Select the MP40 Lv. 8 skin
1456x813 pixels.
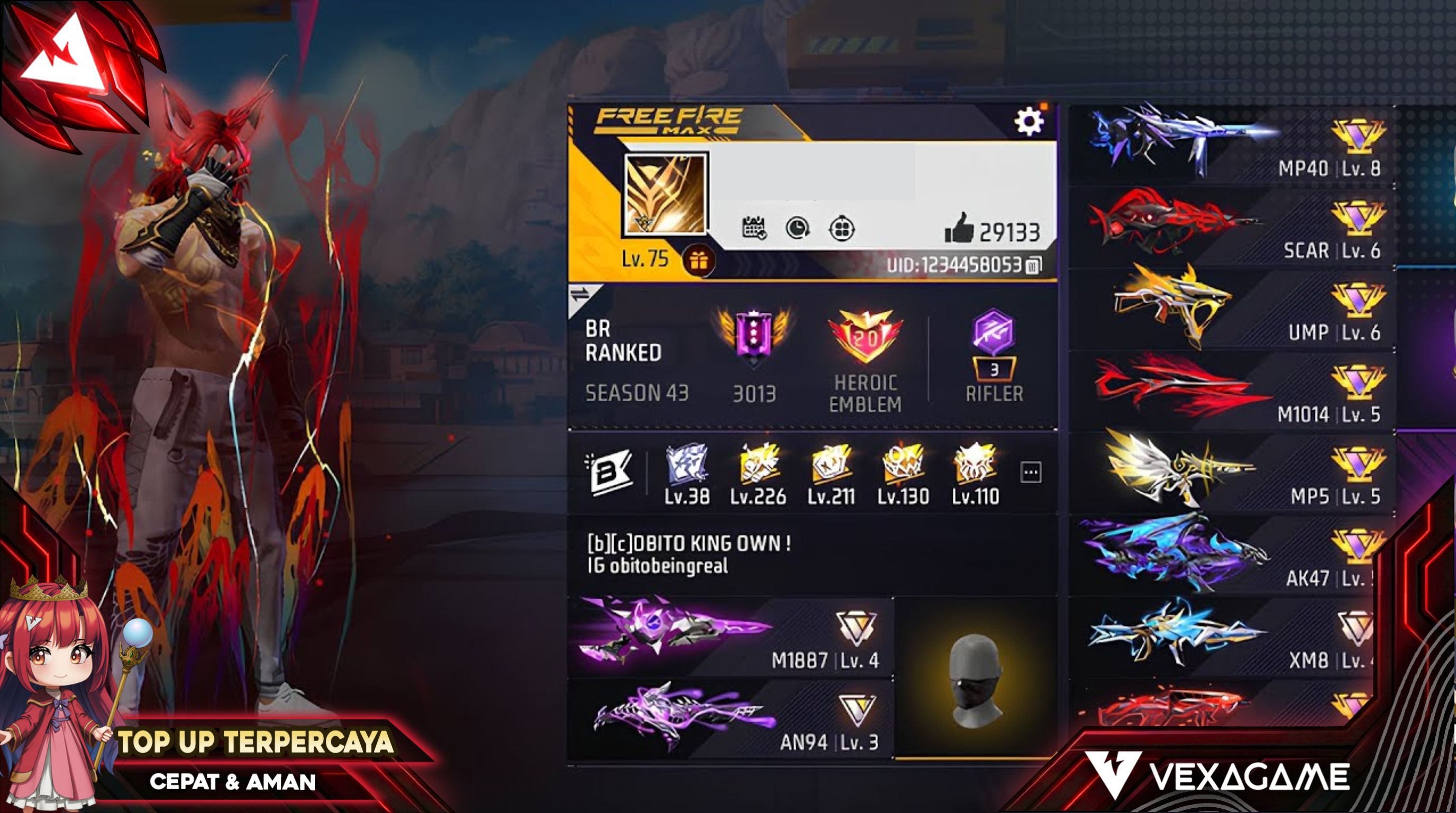pyautogui.click(x=1232, y=144)
